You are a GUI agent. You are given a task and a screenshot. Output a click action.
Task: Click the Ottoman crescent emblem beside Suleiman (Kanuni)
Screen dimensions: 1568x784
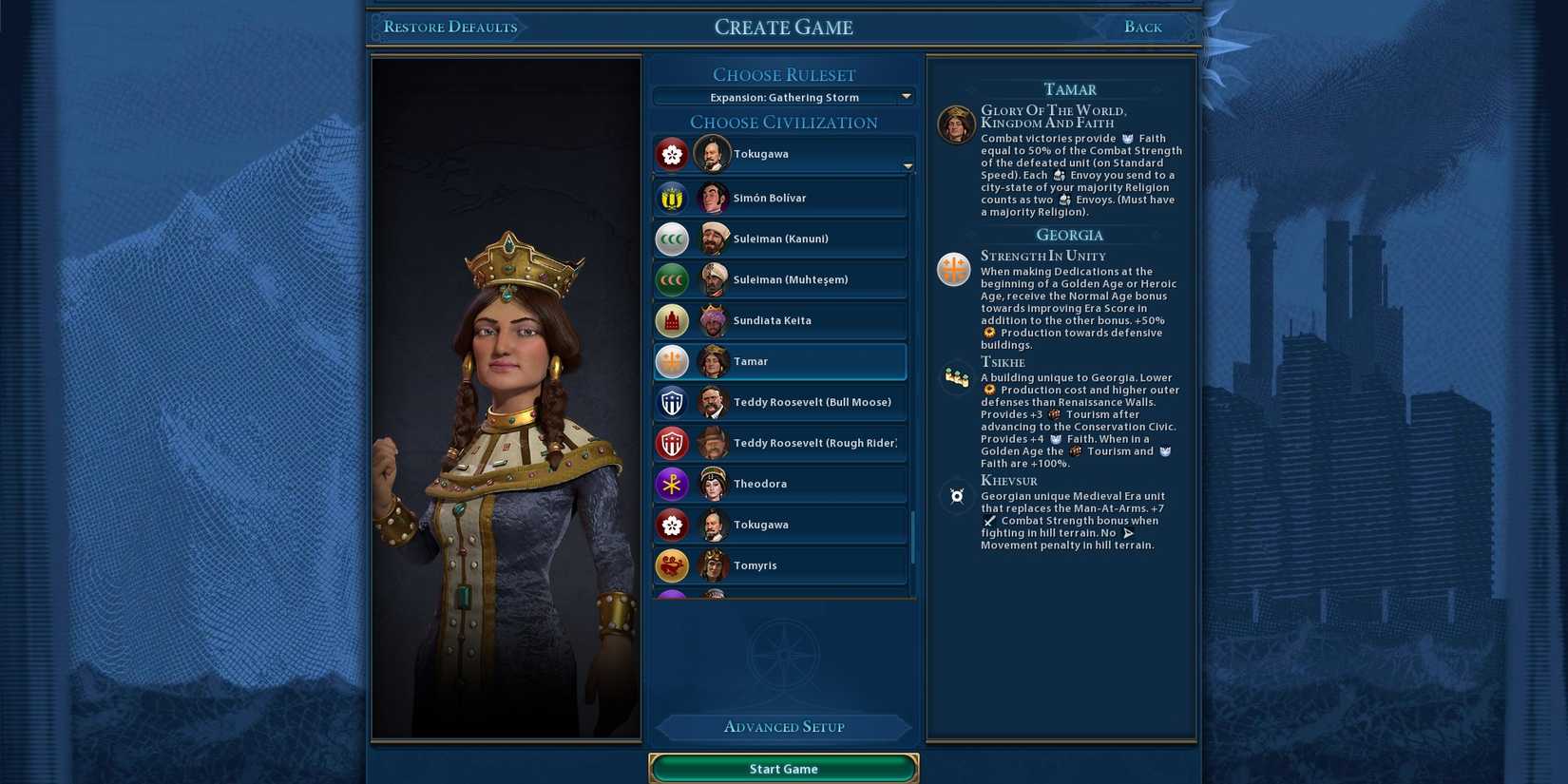tap(672, 239)
